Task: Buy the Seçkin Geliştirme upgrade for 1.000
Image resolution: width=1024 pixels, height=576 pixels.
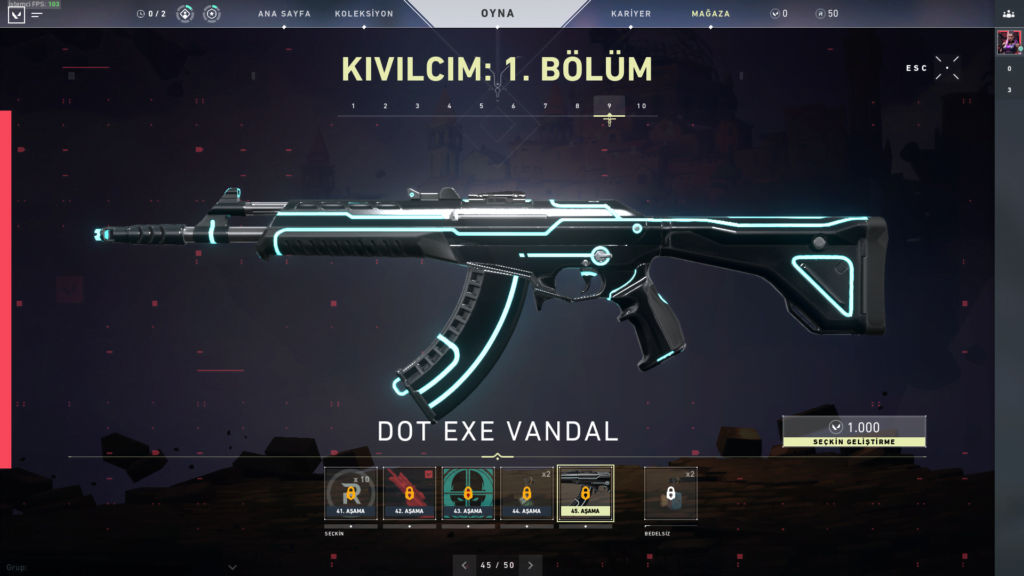Action: click(854, 431)
